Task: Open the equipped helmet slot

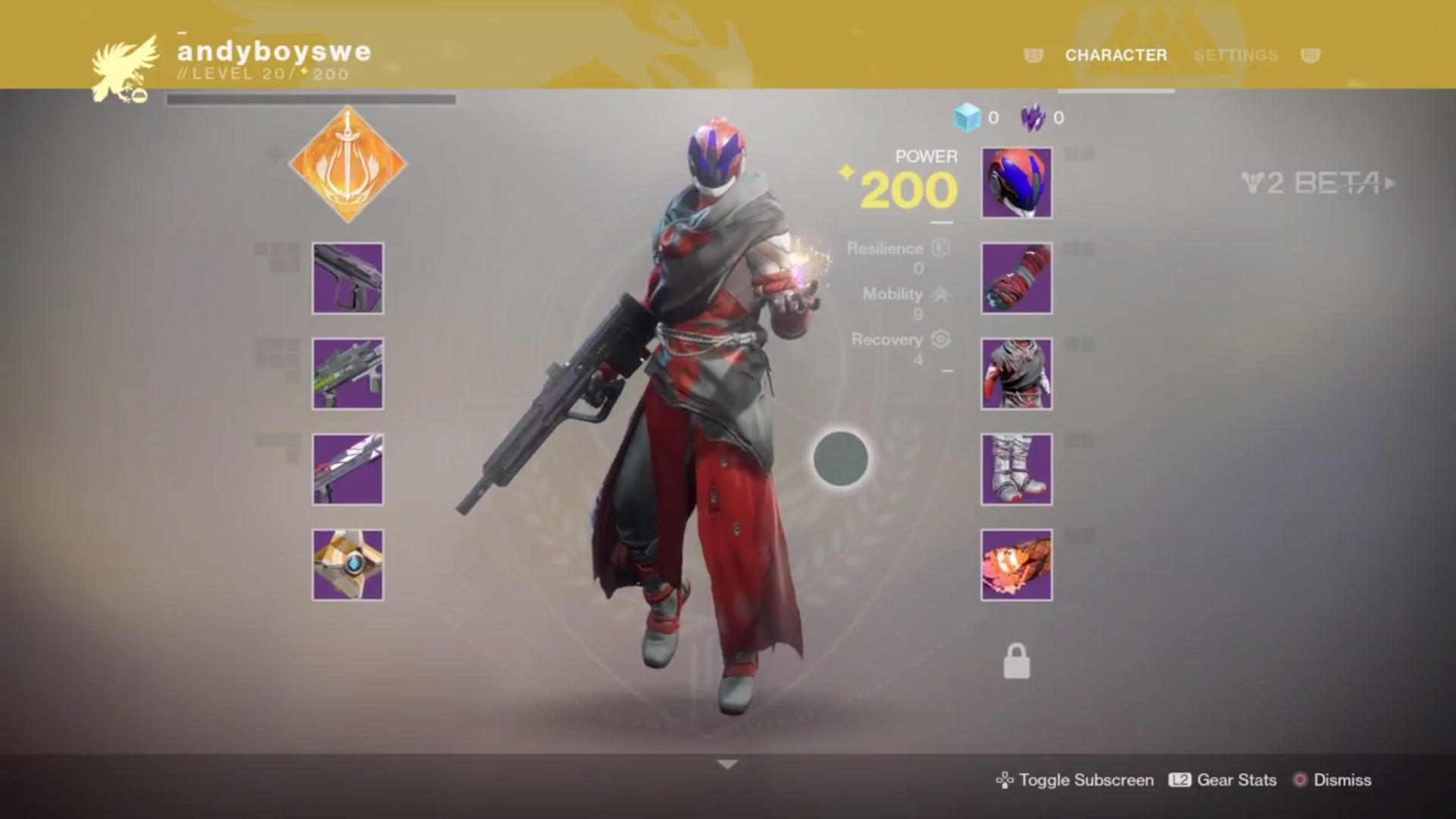Action: click(1015, 183)
